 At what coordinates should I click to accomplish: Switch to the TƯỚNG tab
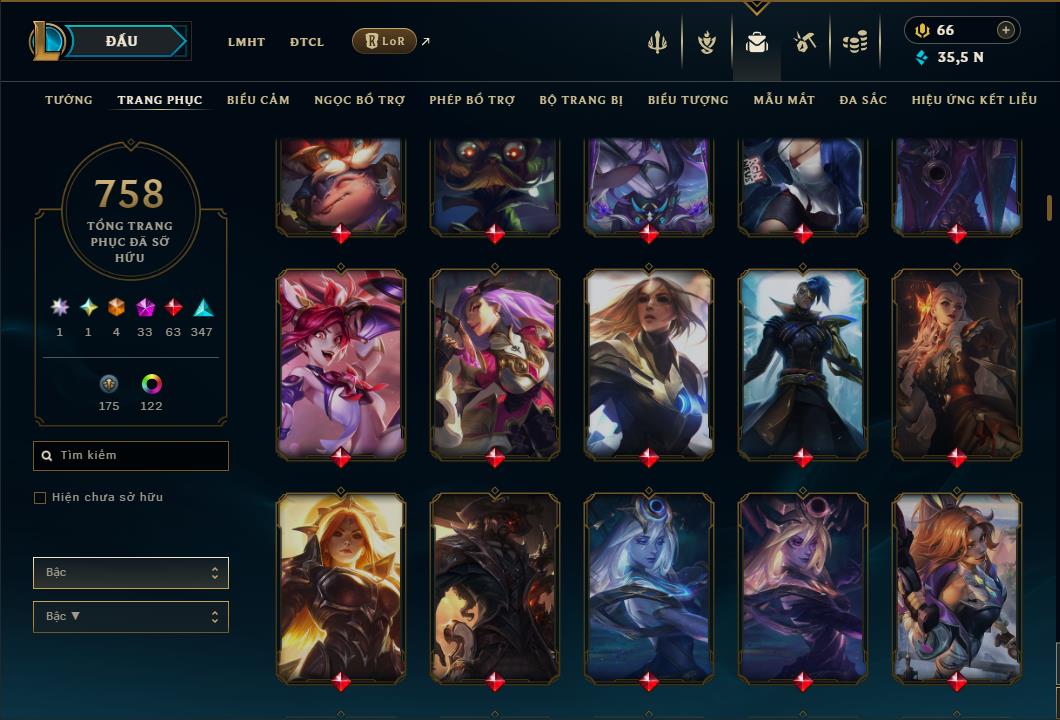tap(69, 100)
